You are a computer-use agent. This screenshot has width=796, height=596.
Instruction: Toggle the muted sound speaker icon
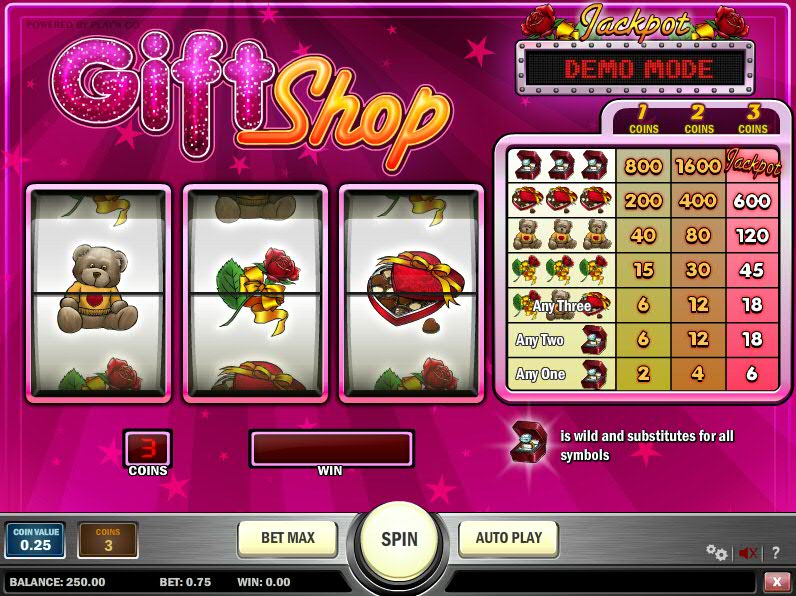pyautogui.click(x=747, y=552)
